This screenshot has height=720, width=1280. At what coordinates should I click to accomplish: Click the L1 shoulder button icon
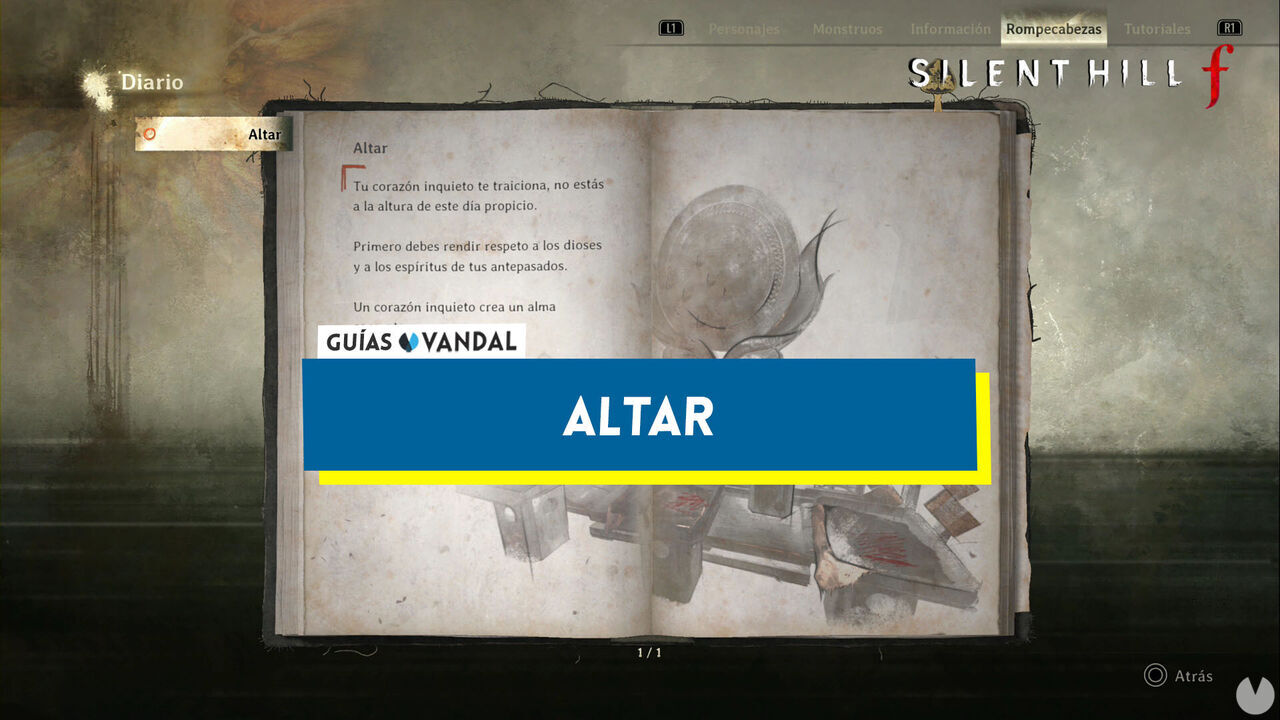[671, 28]
